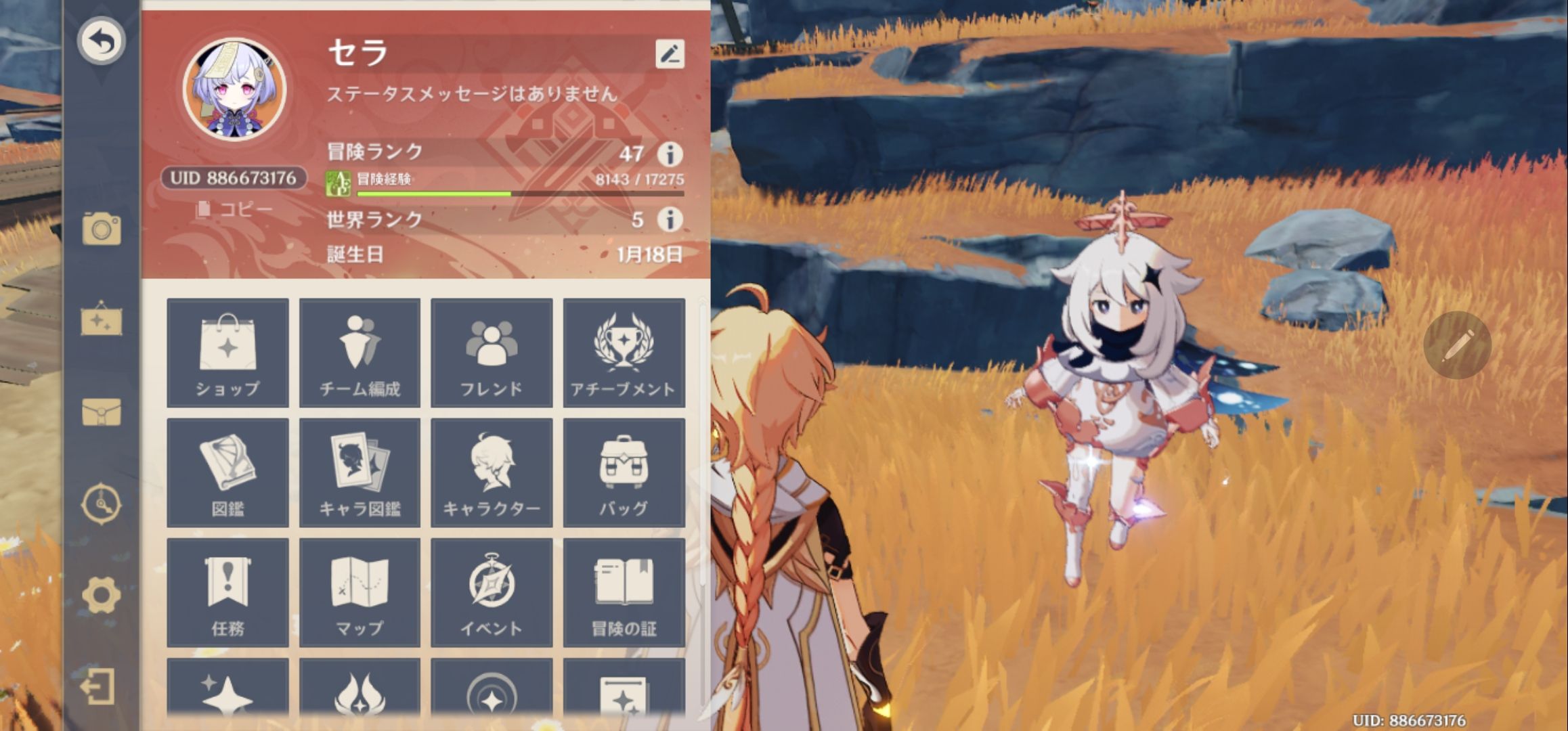
Task: Open 冒険の証 adventurer handbook
Action: tap(624, 590)
